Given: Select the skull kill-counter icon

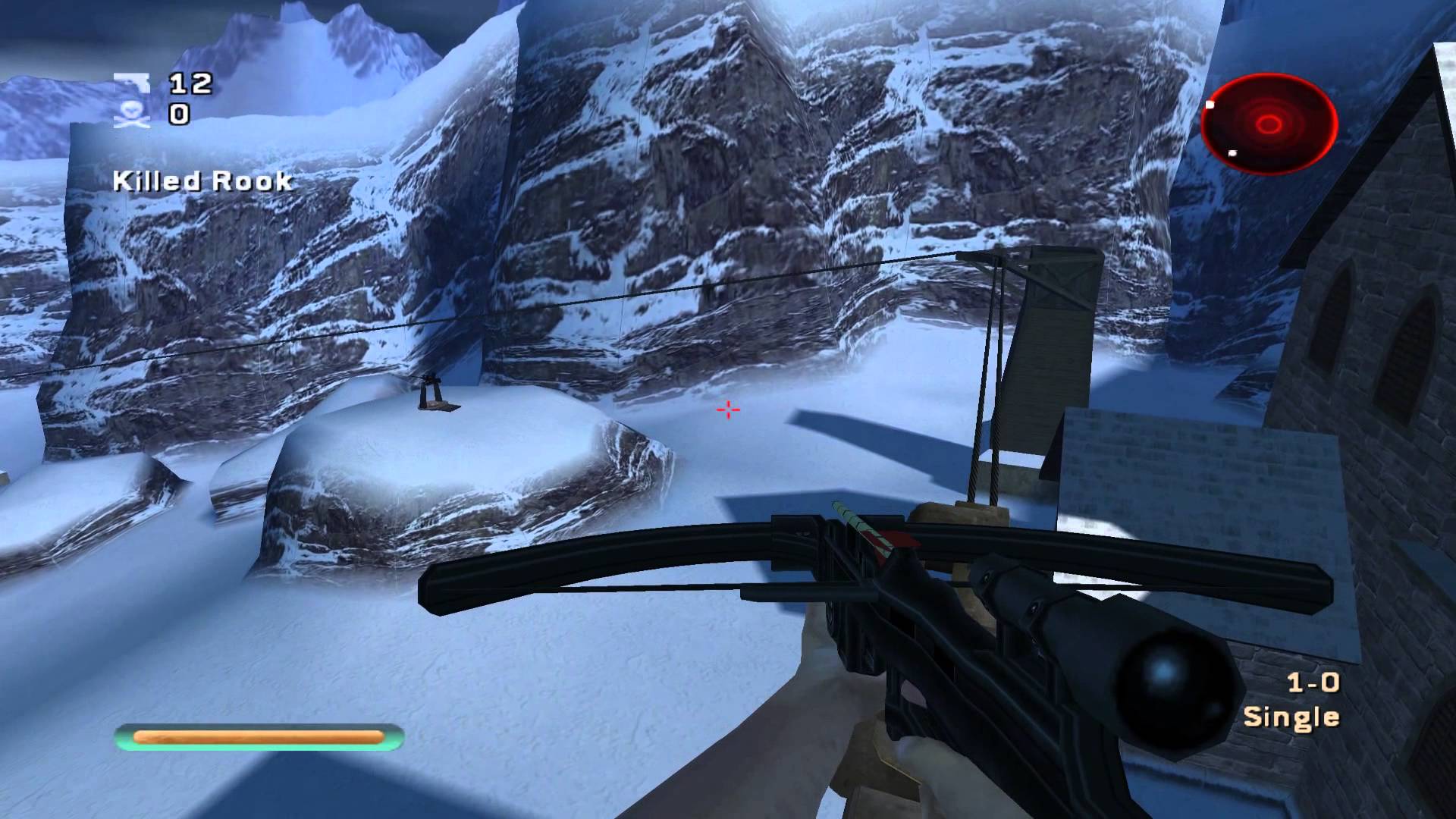Looking at the screenshot, I should click(130, 112).
